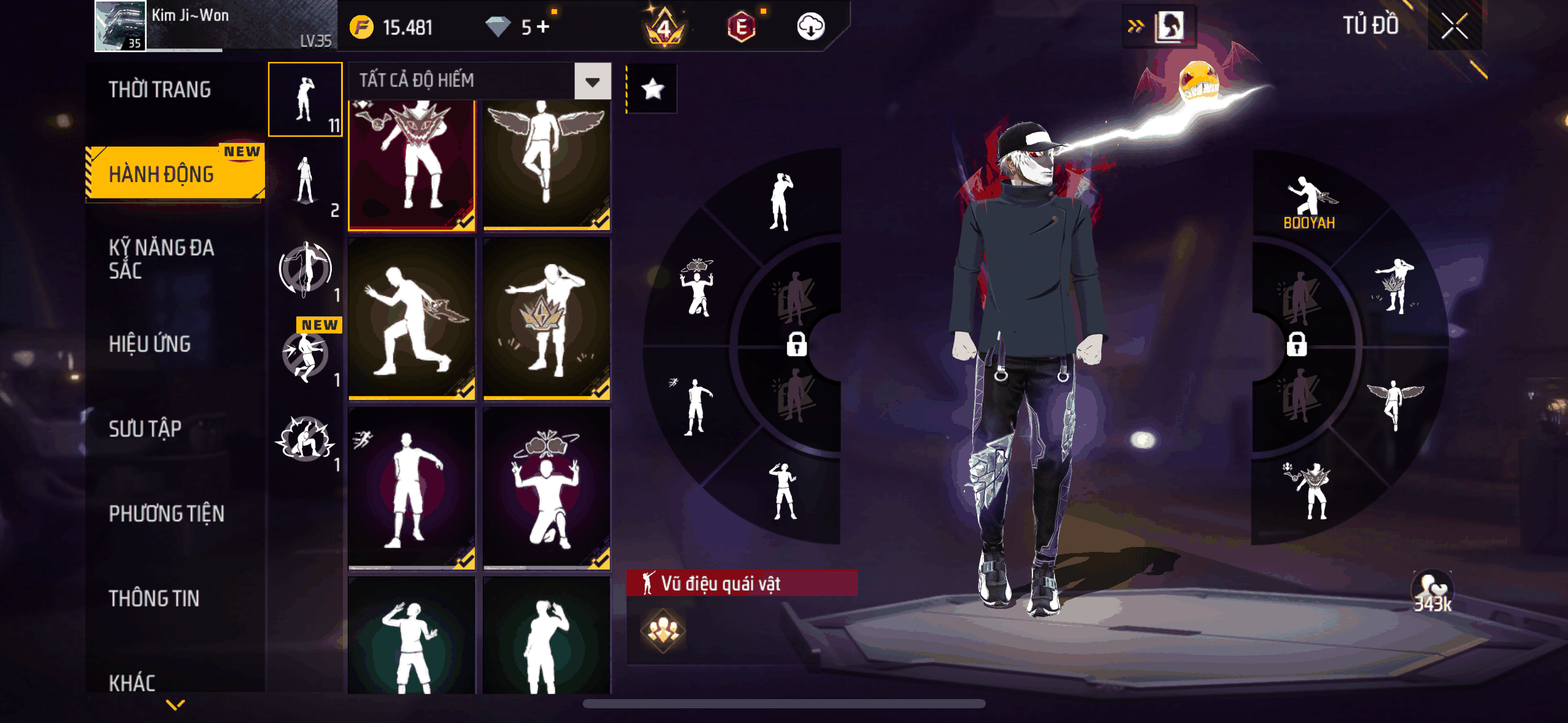
Task: Go to the Sưu Tập category
Action: tap(145, 429)
